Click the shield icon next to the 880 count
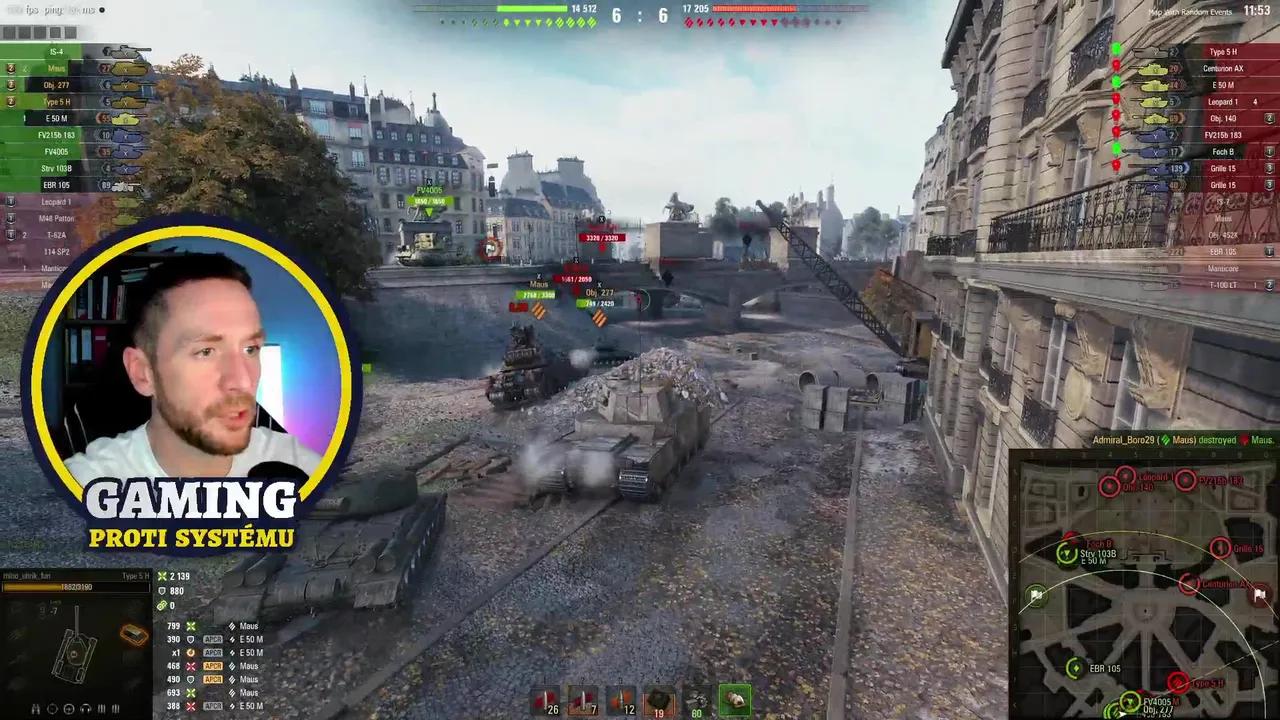This screenshot has width=1280, height=720. [161, 591]
